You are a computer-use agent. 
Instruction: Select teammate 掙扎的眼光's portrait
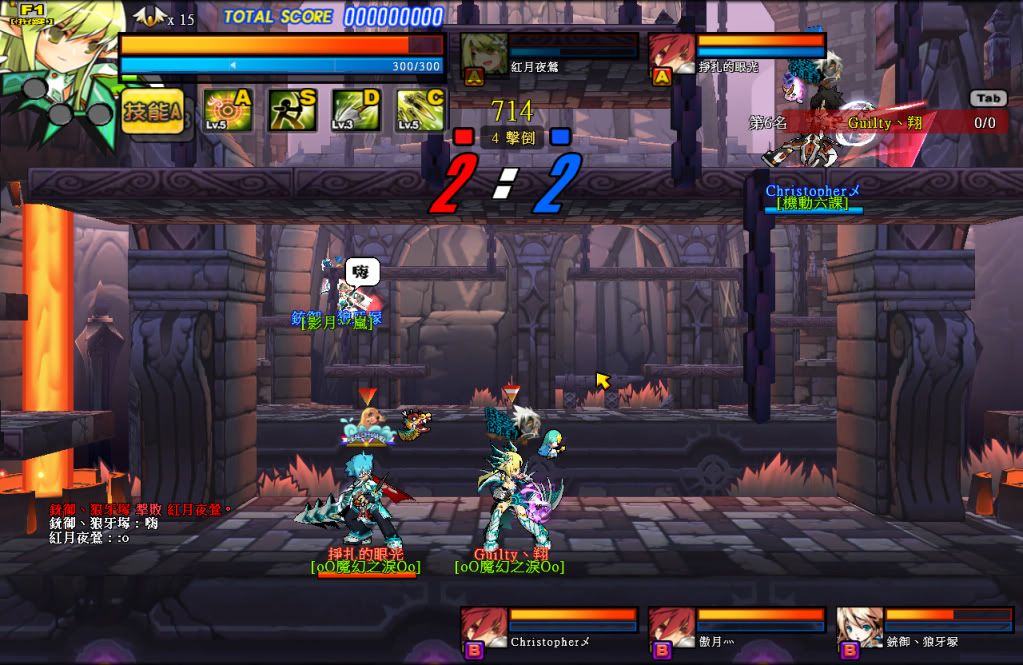pyautogui.click(x=672, y=57)
